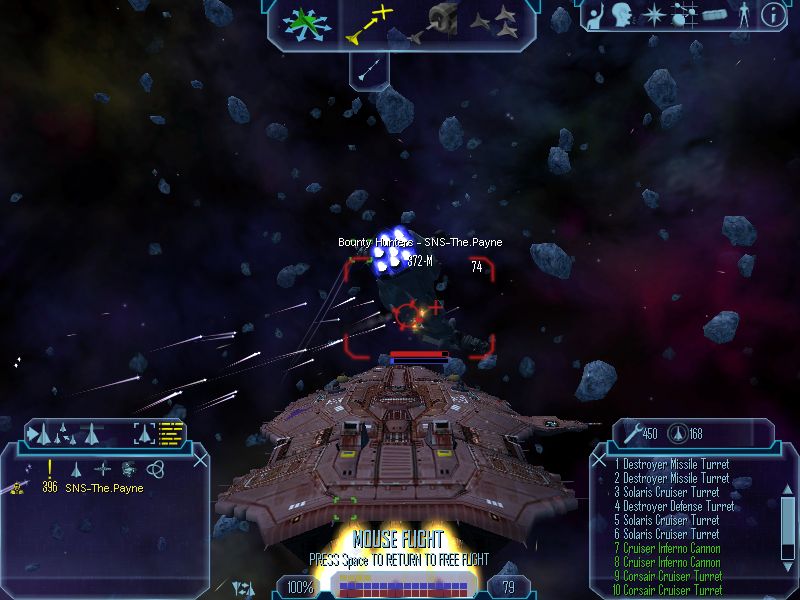Choose weapon 9 Corsair Cruiser Turret
The height and width of the screenshot is (600, 800).
pyautogui.click(x=672, y=576)
